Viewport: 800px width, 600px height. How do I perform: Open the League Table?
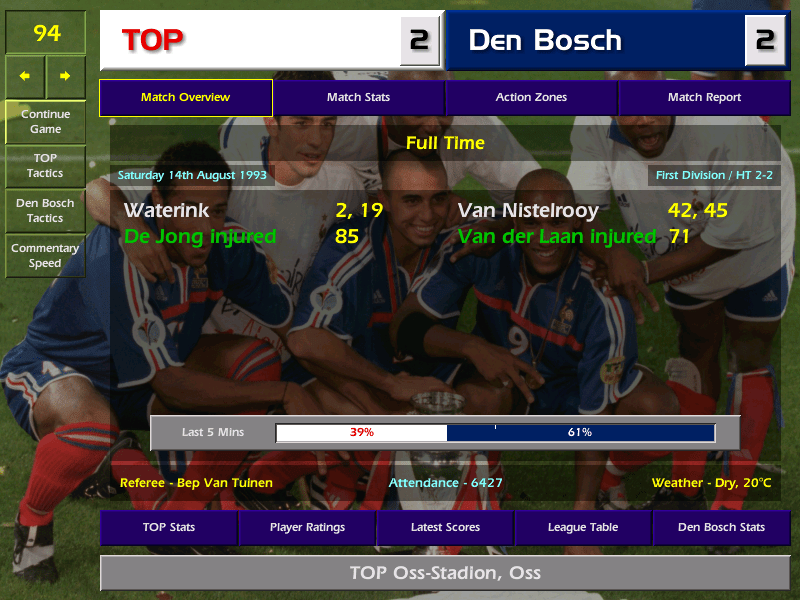click(583, 527)
